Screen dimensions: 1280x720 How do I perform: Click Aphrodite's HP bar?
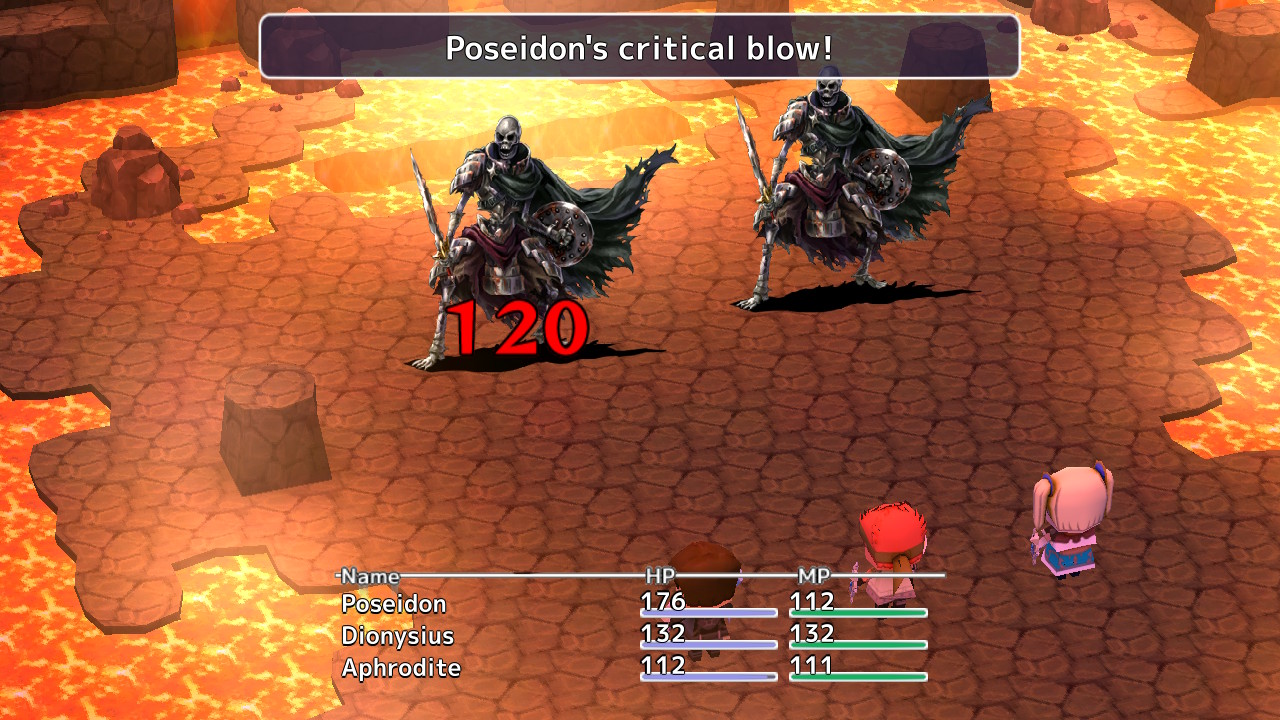(x=710, y=678)
